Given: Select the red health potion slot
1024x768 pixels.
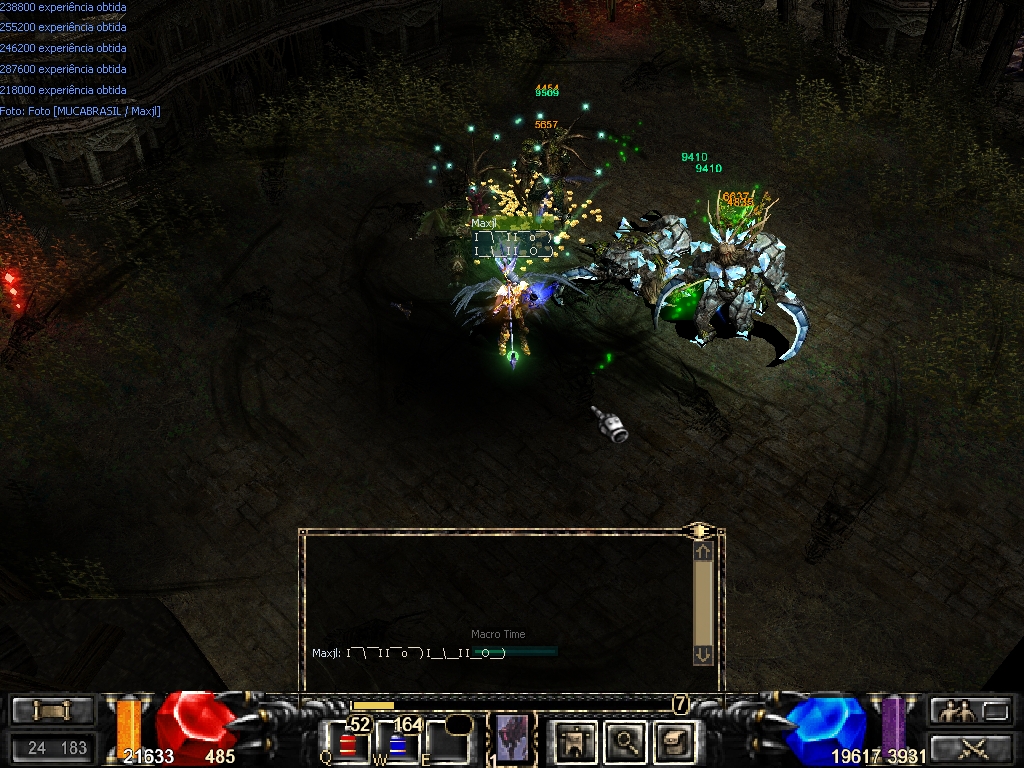Looking at the screenshot, I should [x=348, y=744].
